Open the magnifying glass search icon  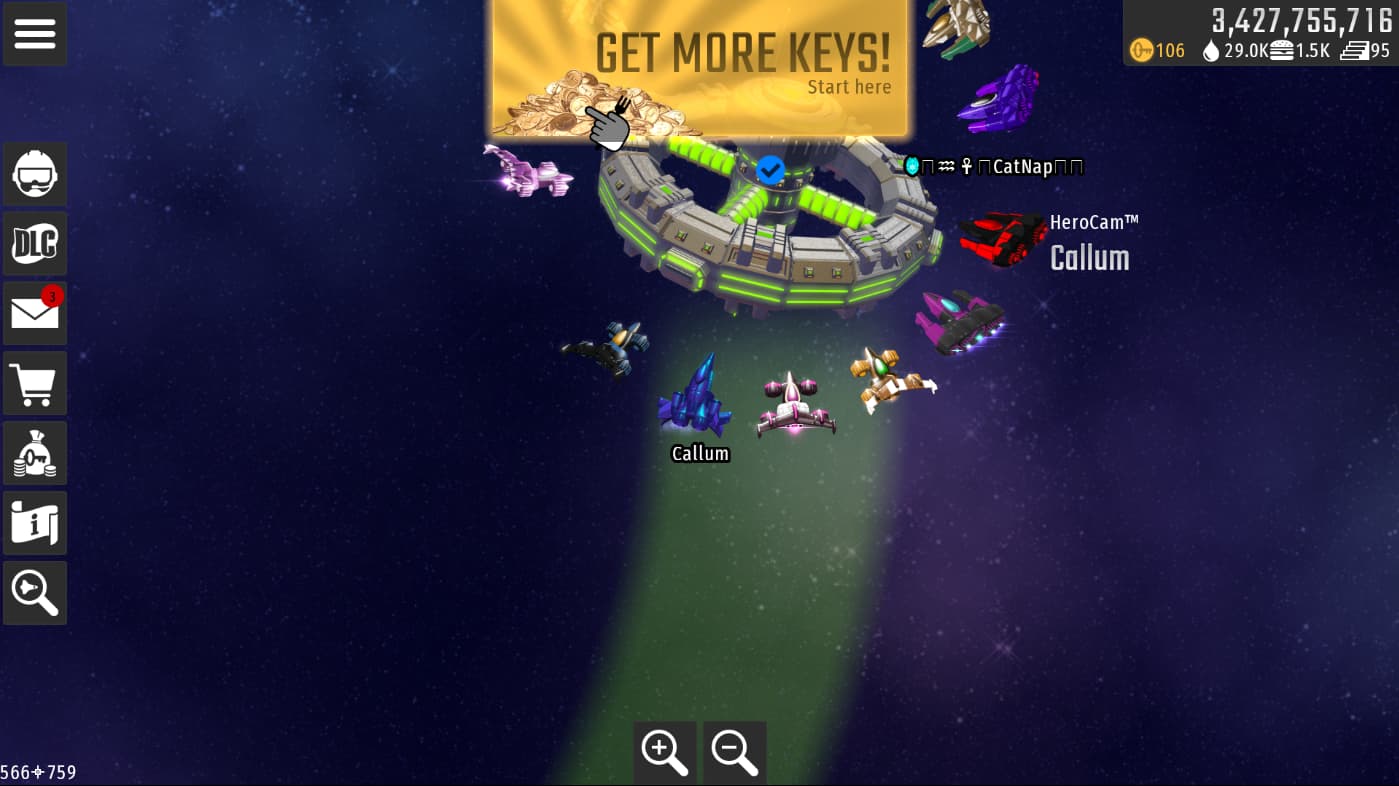click(x=35, y=593)
